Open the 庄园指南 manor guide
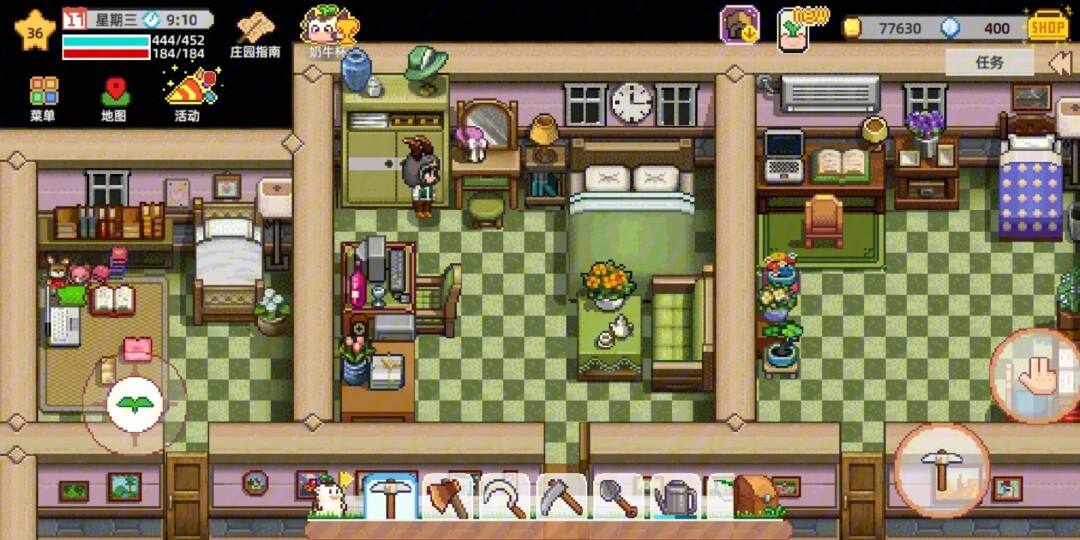 255,34
